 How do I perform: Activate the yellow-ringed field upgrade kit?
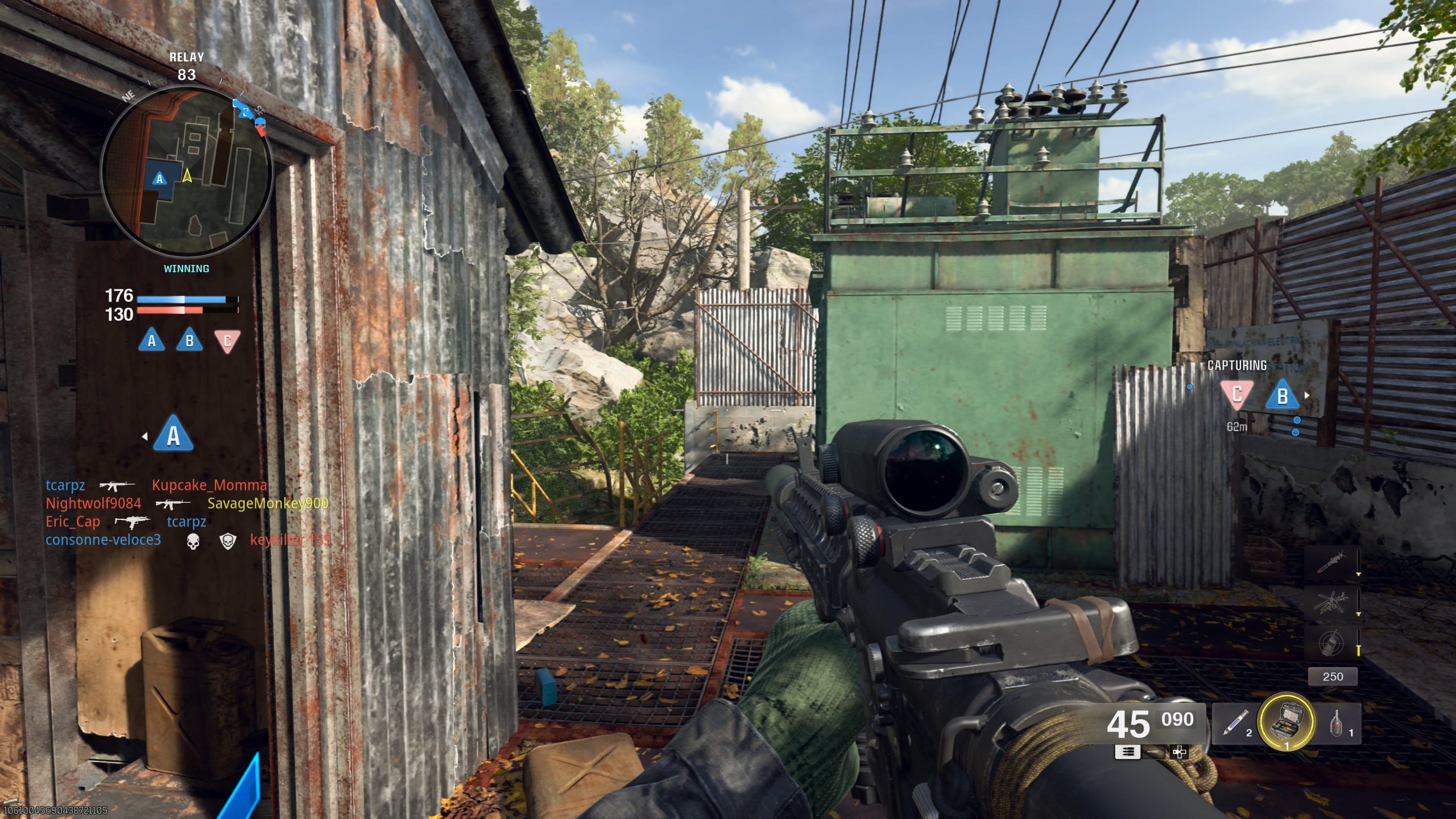coord(1287,721)
